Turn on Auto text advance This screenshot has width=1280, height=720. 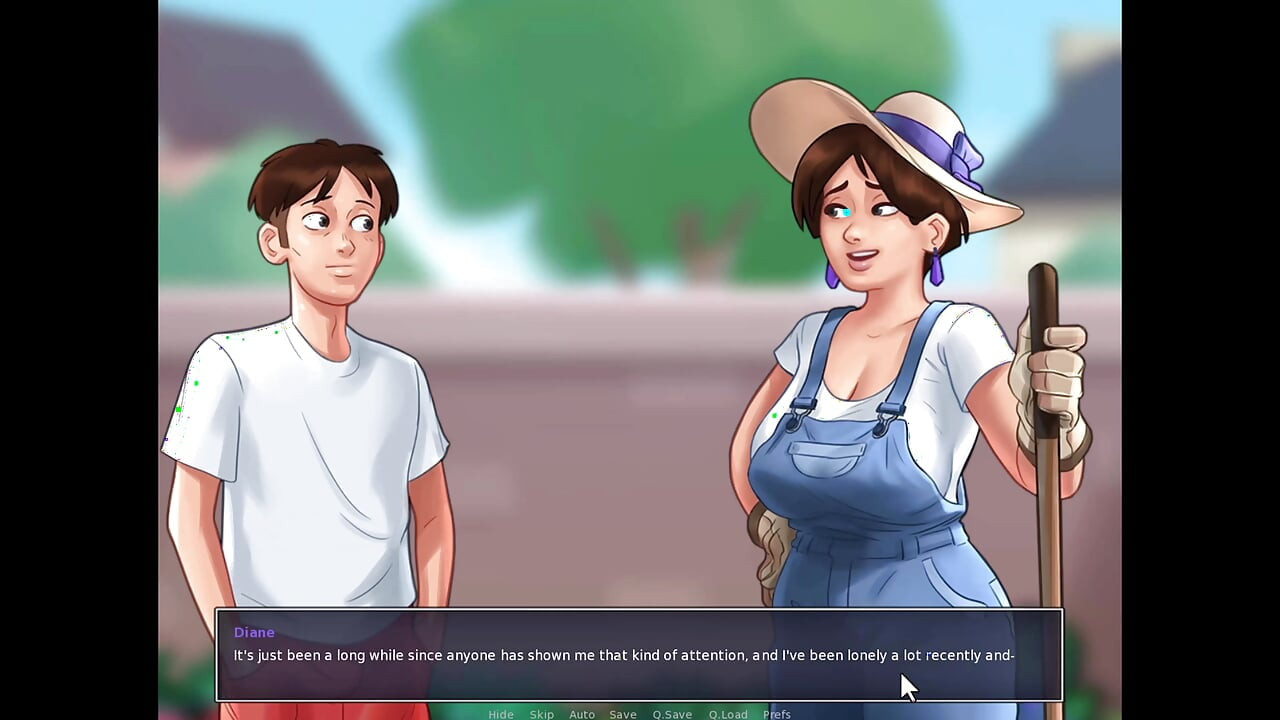pyautogui.click(x=582, y=714)
